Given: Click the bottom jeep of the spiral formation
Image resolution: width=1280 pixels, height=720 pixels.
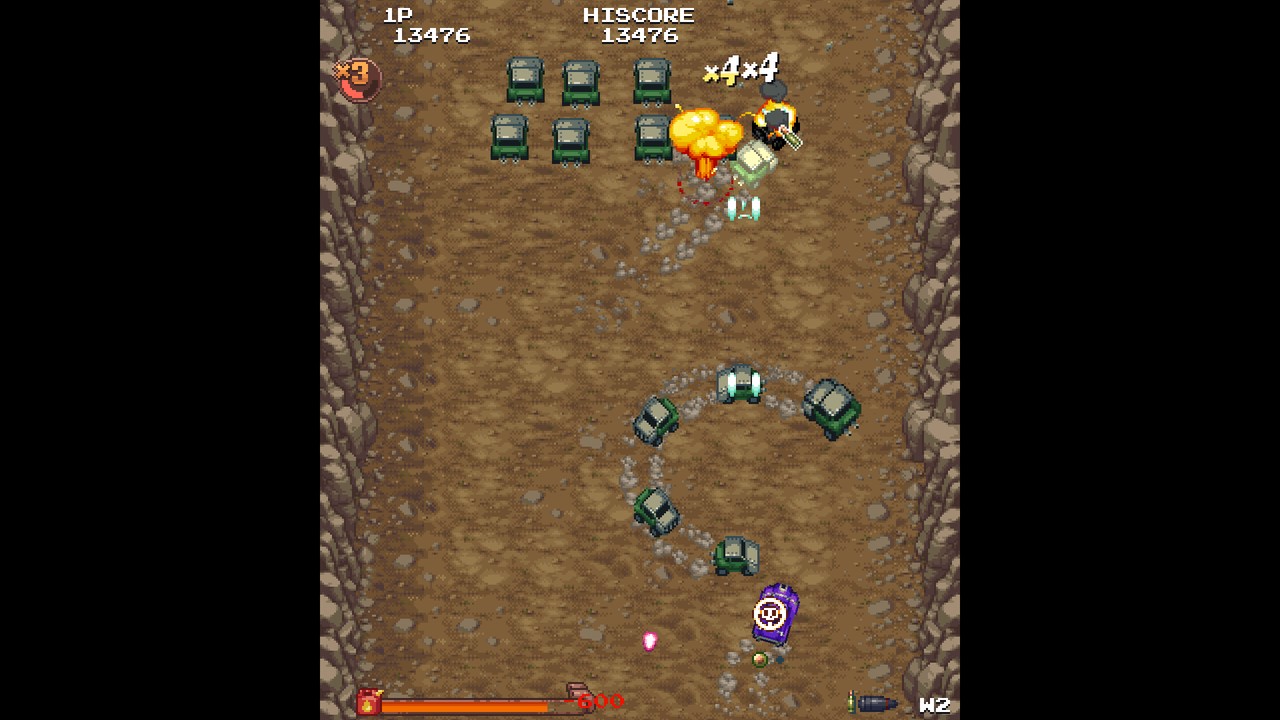Looking at the screenshot, I should point(731,555).
